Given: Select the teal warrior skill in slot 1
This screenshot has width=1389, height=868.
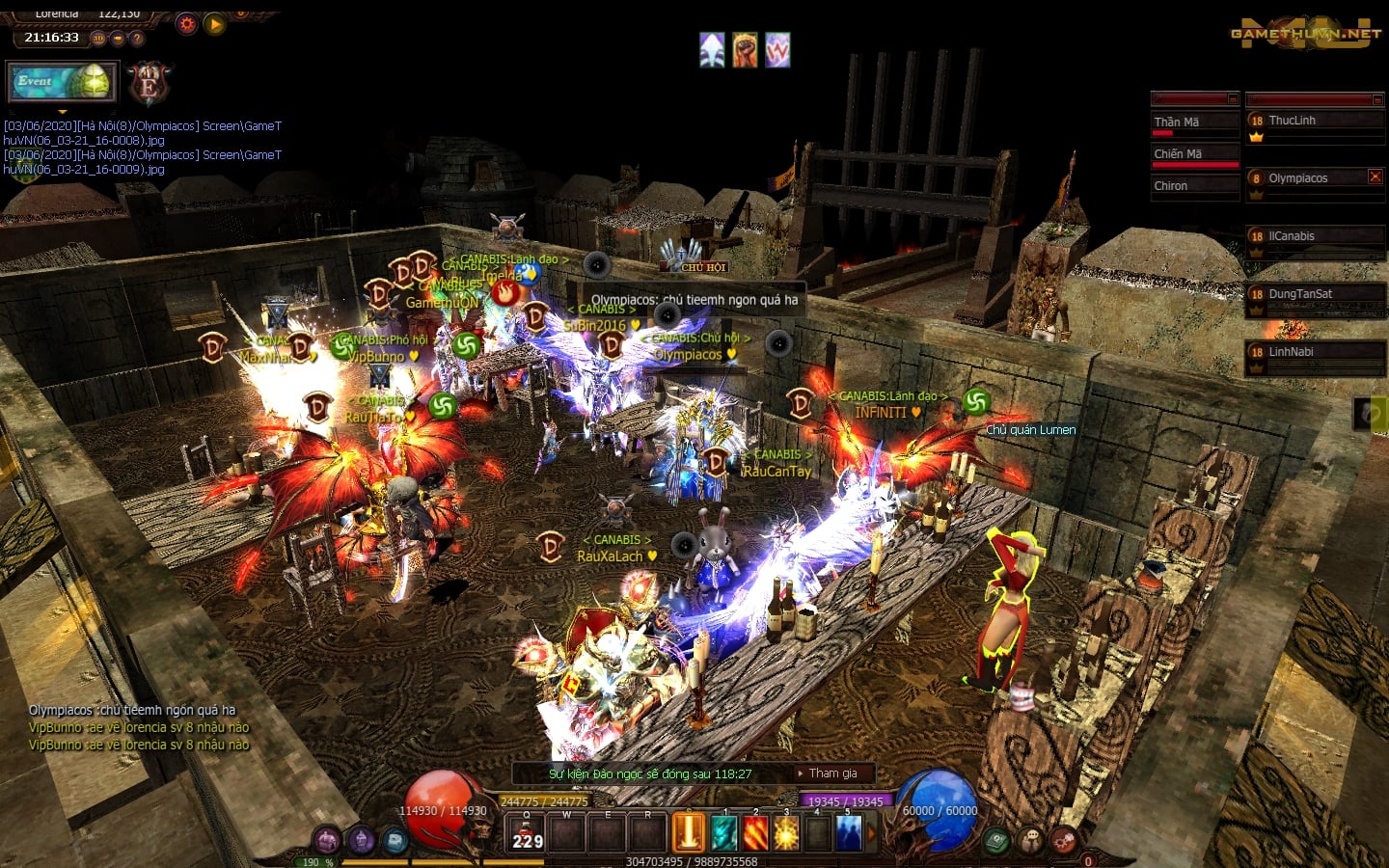Looking at the screenshot, I should 723,832.
